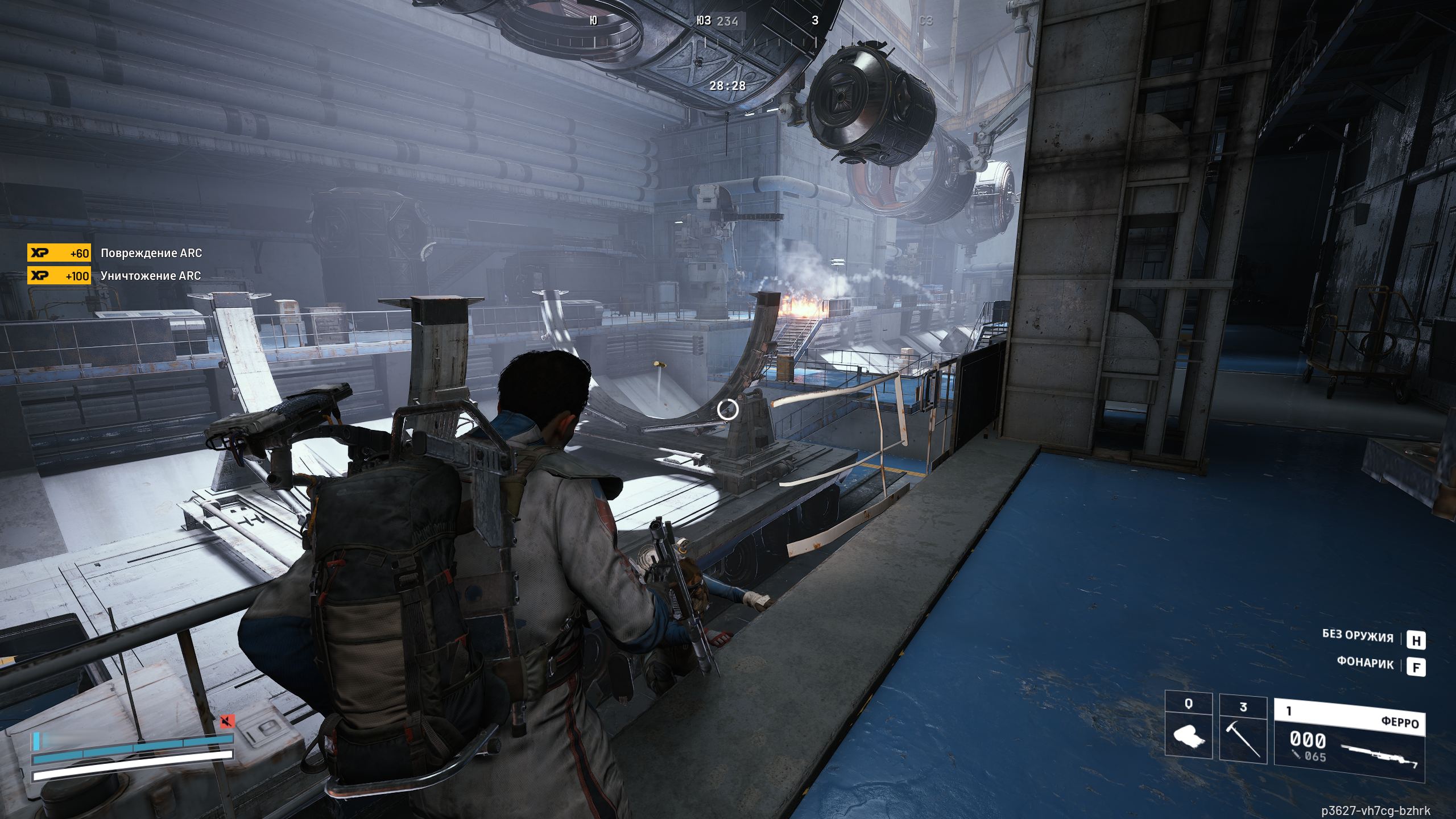This screenshot has height=819, width=1456.
Task: Select the Ferro rifle weapon slot
Action: pos(1349,733)
